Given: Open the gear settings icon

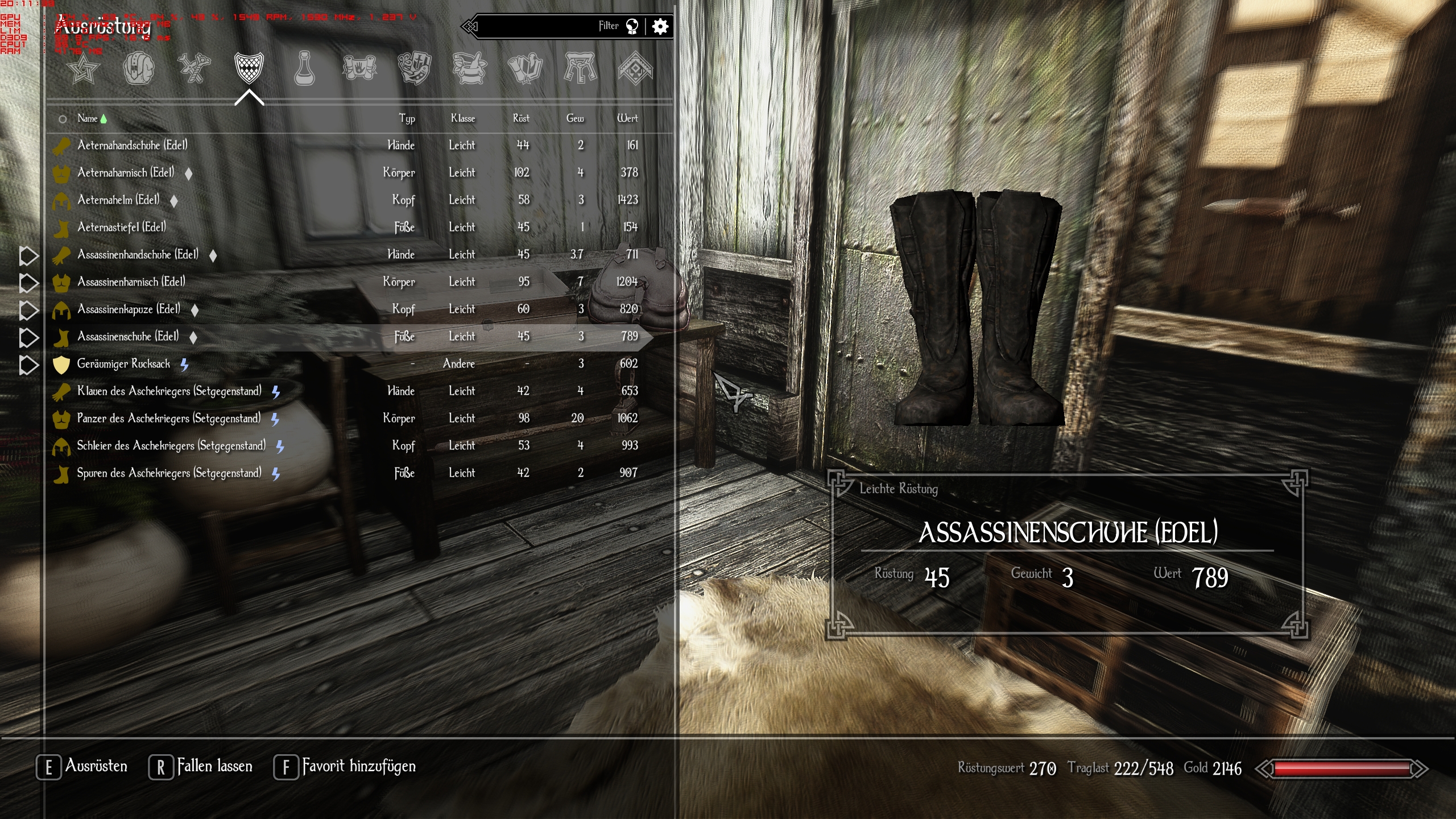Looking at the screenshot, I should (x=660, y=26).
